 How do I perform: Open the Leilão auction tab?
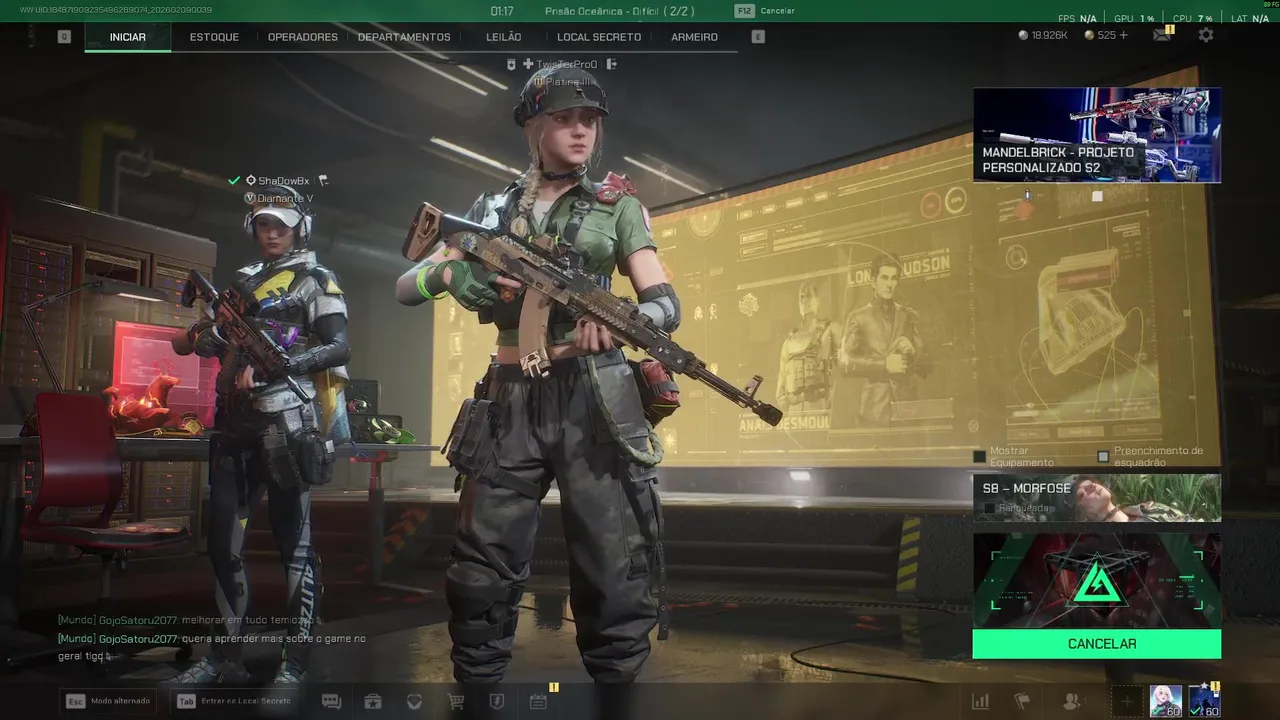tap(504, 37)
